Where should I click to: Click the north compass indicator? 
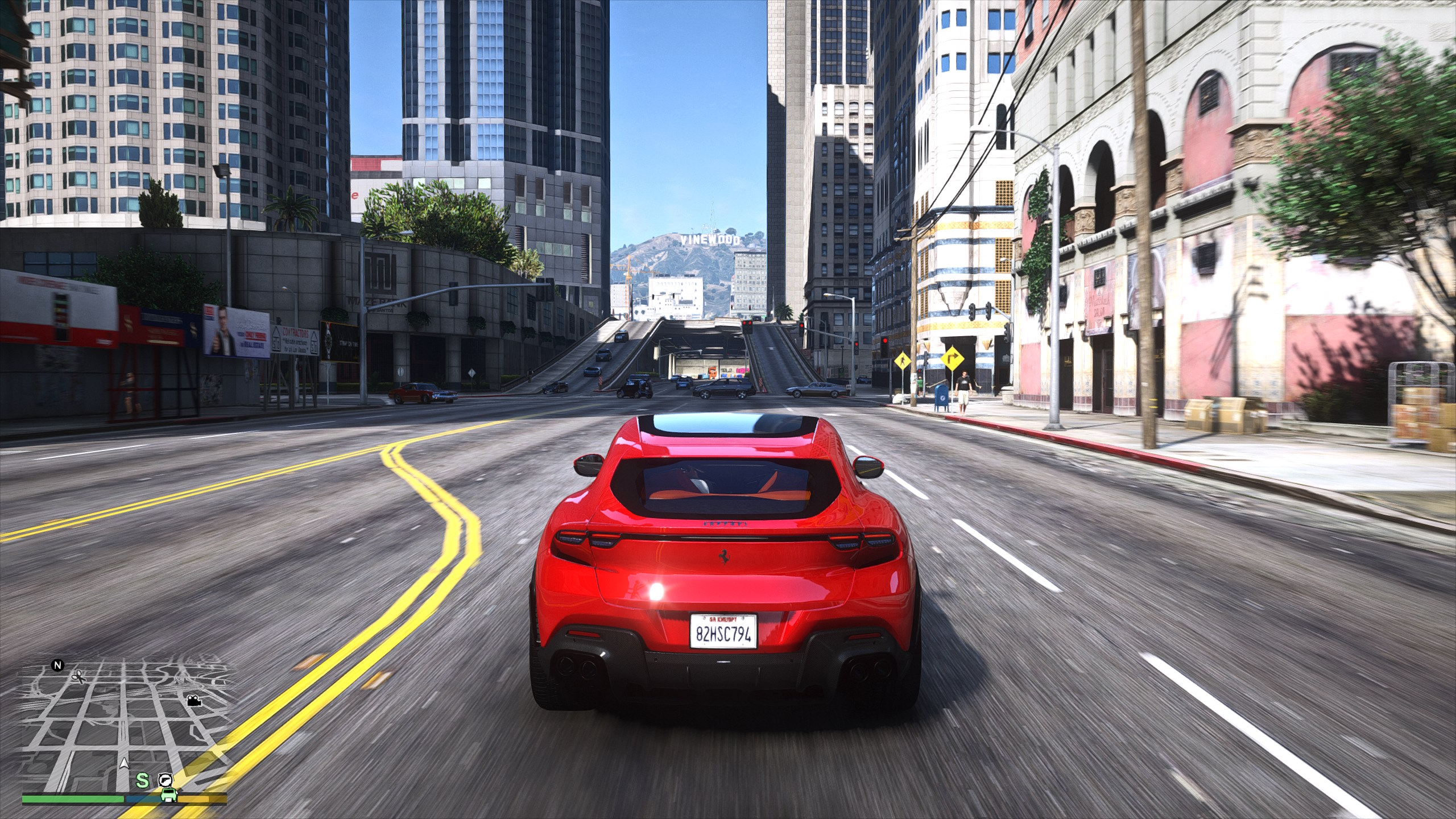click(x=57, y=665)
